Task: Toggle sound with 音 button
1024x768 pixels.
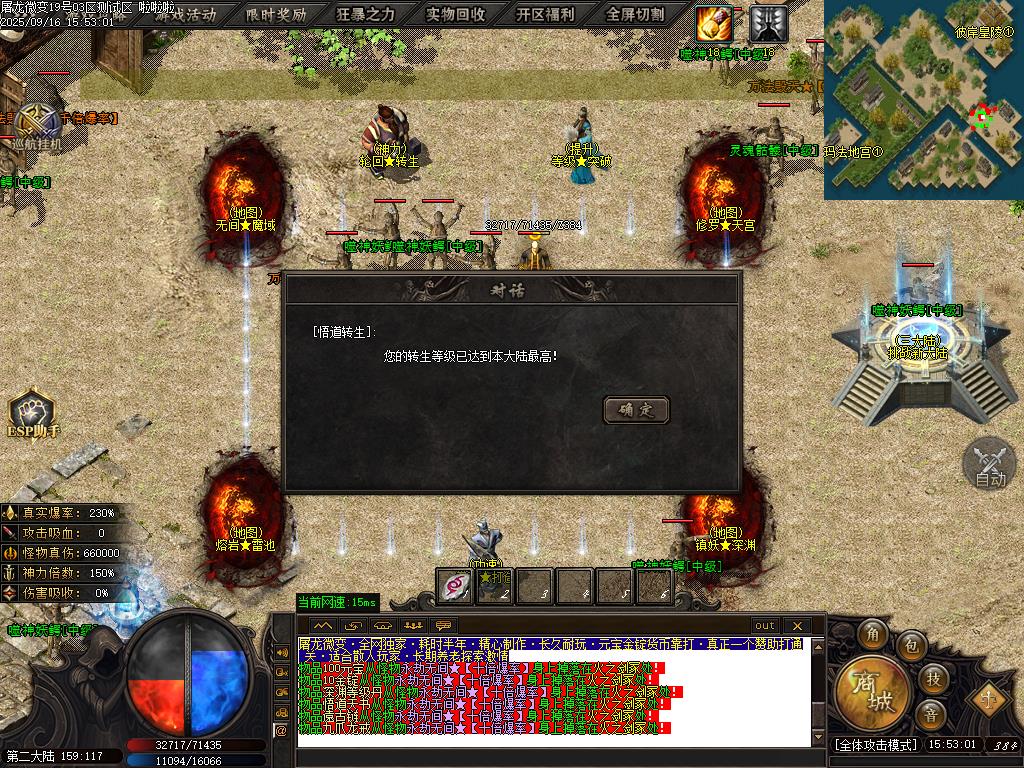Action: tap(931, 714)
